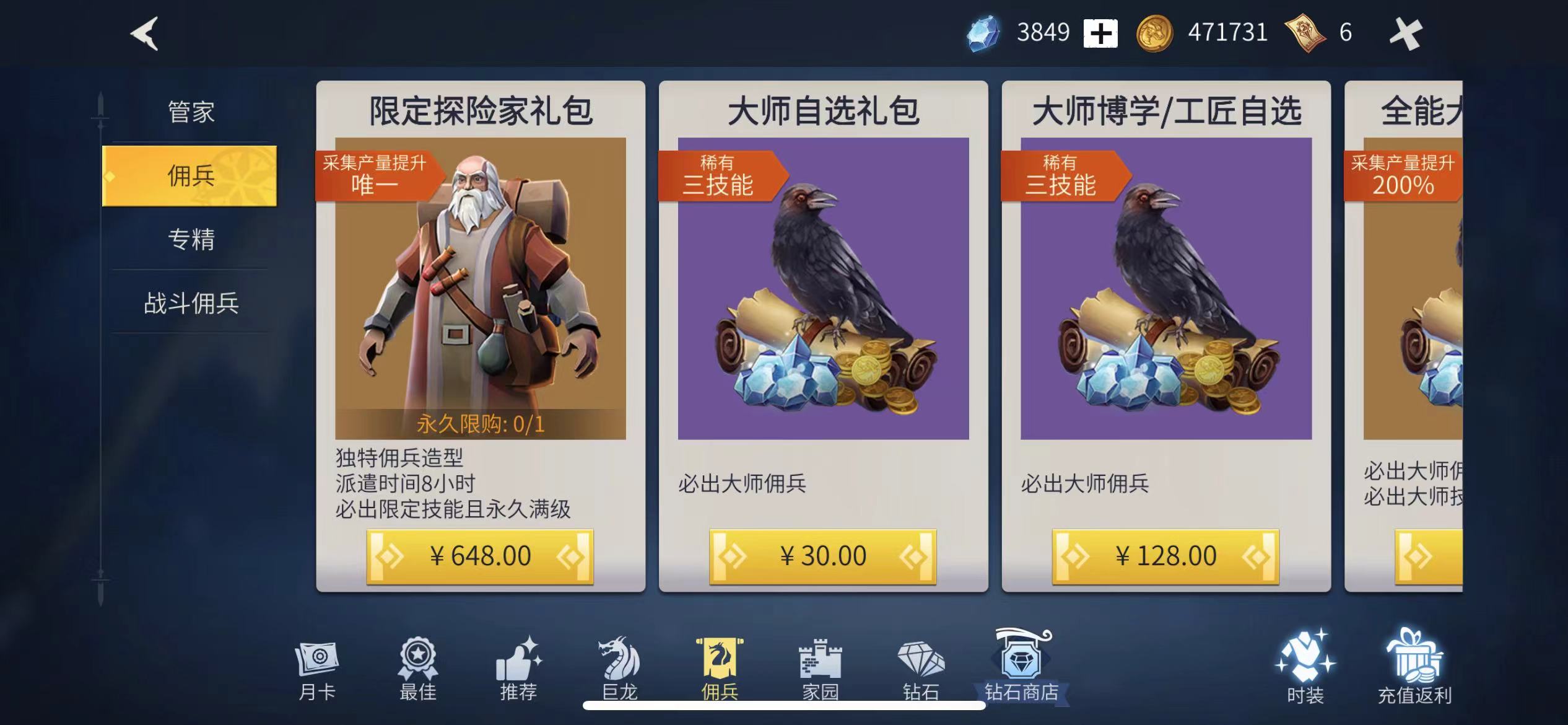Select the 巨龙 dragon shop icon
Image resolution: width=1568 pixels, height=725 pixels.
point(622,669)
